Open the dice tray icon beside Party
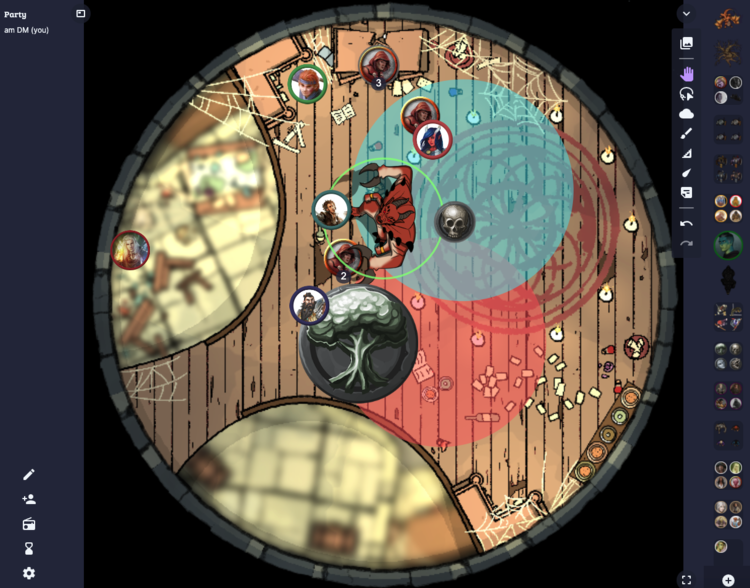The width and height of the screenshot is (750, 588). [81, 14]
